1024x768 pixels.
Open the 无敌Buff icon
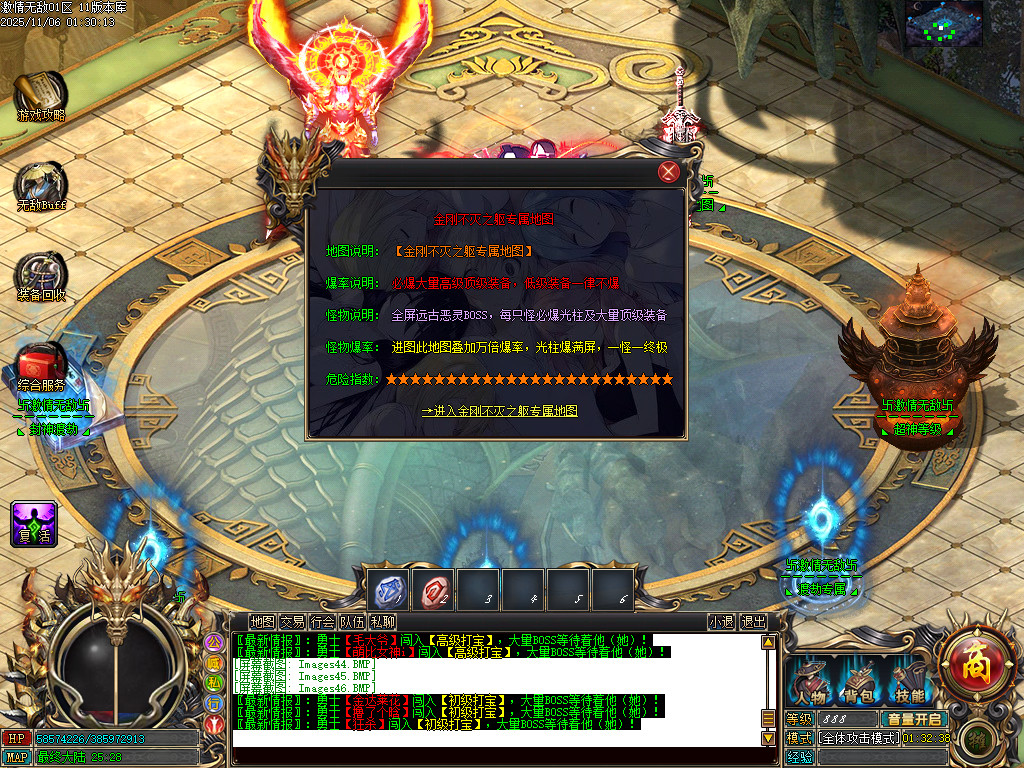41,186
